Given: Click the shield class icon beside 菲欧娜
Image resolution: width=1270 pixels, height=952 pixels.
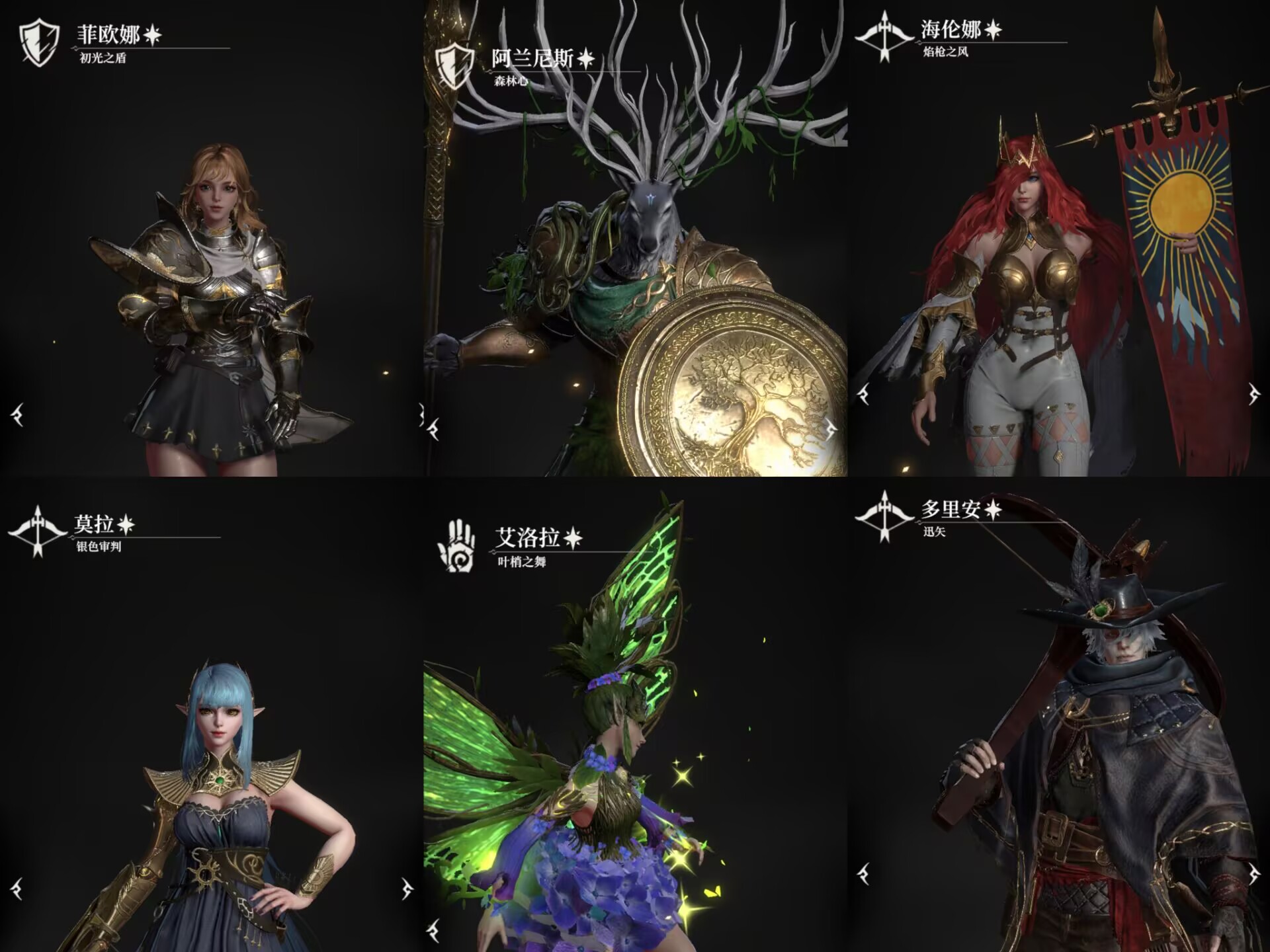Looking at the screenshot, I should (x=39, y=42).
